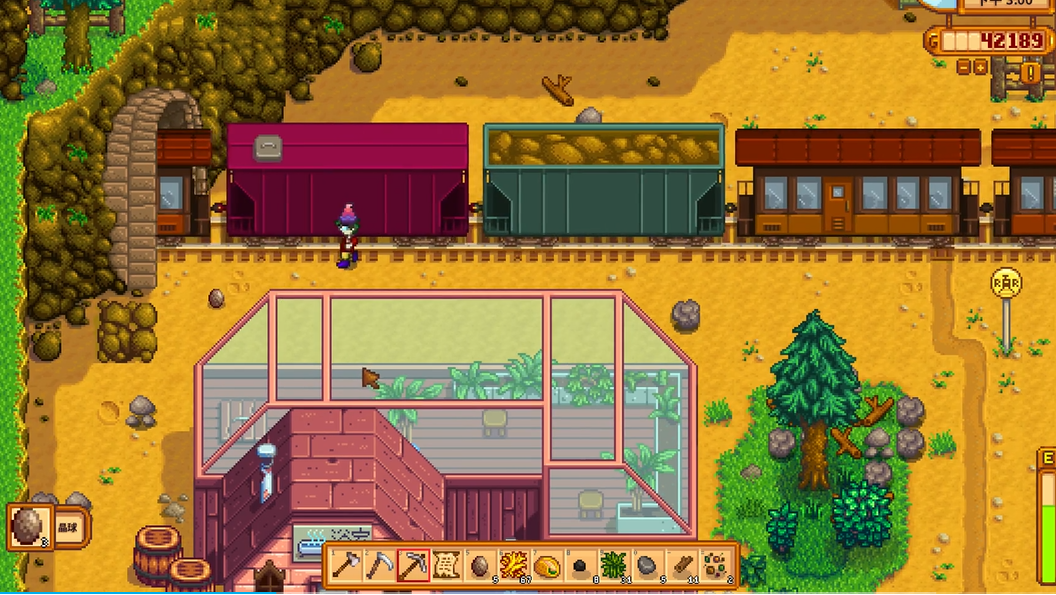This screenshot has width=1056, height=595.
Task: Equip the scythe from the toolbar
Action: (x=379, y=565)
